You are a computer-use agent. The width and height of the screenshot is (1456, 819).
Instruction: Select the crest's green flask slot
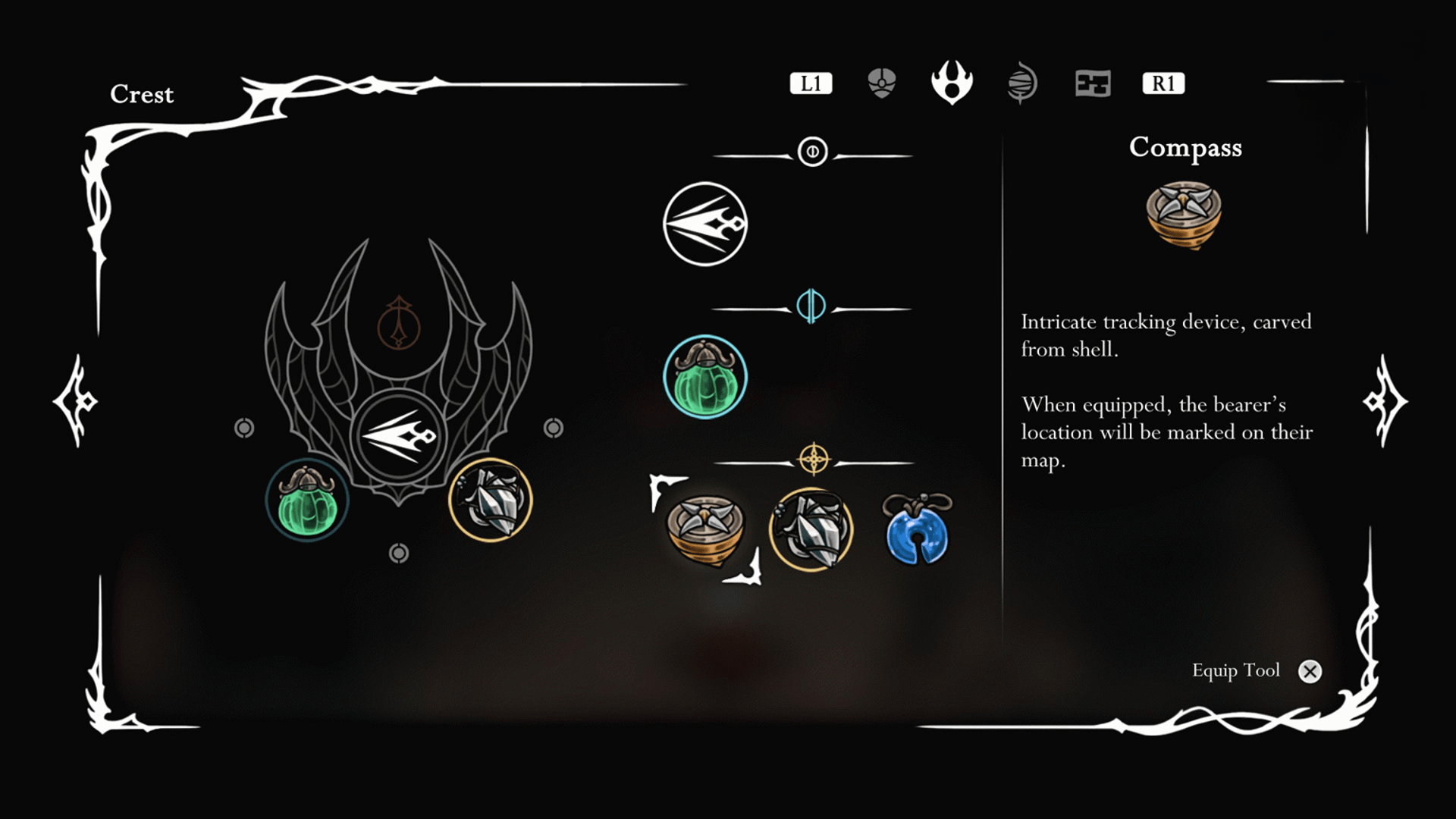pyautogui.click(x=307, y=500)
